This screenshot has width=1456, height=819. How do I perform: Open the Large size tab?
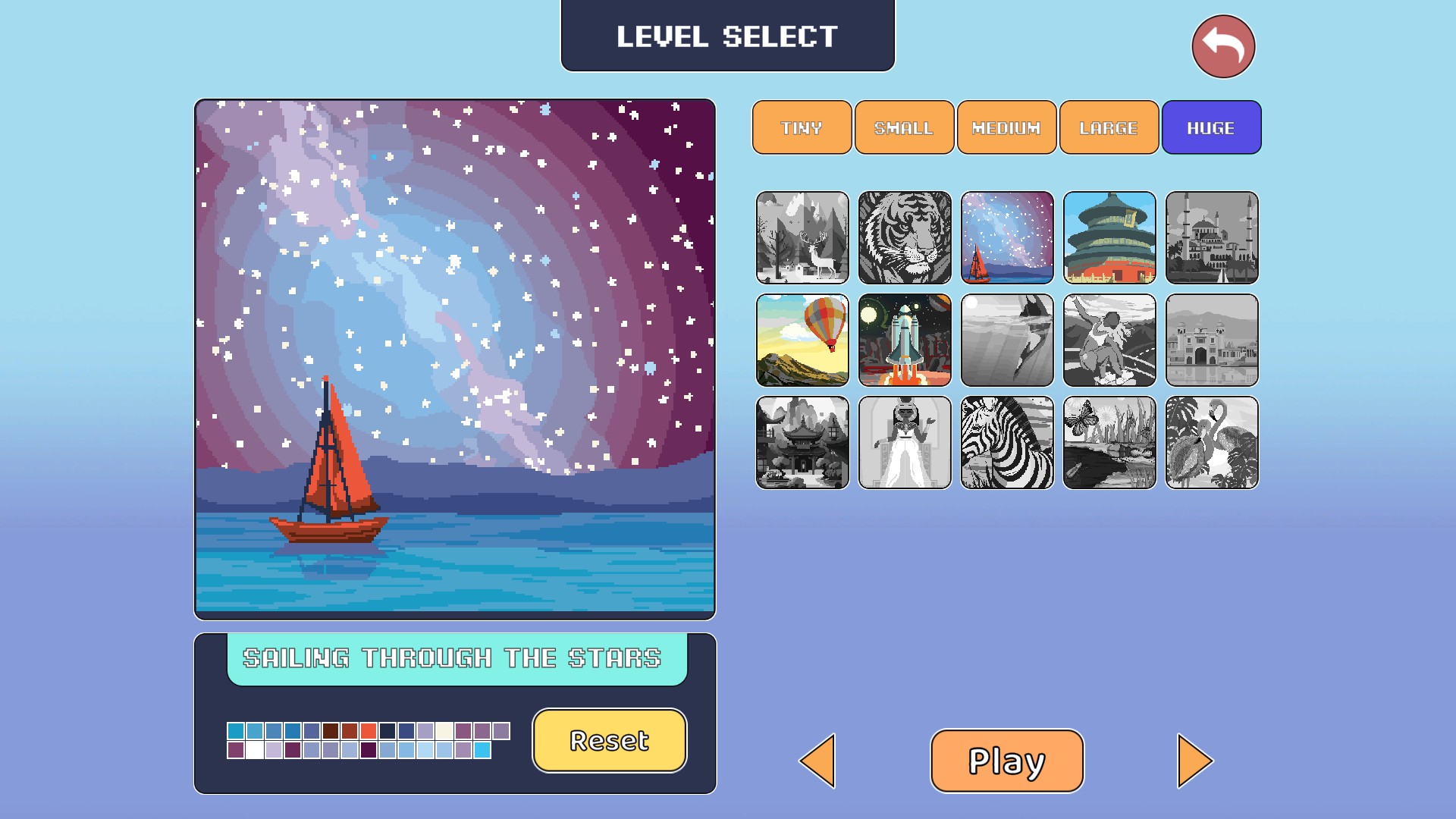point(1109,127)
